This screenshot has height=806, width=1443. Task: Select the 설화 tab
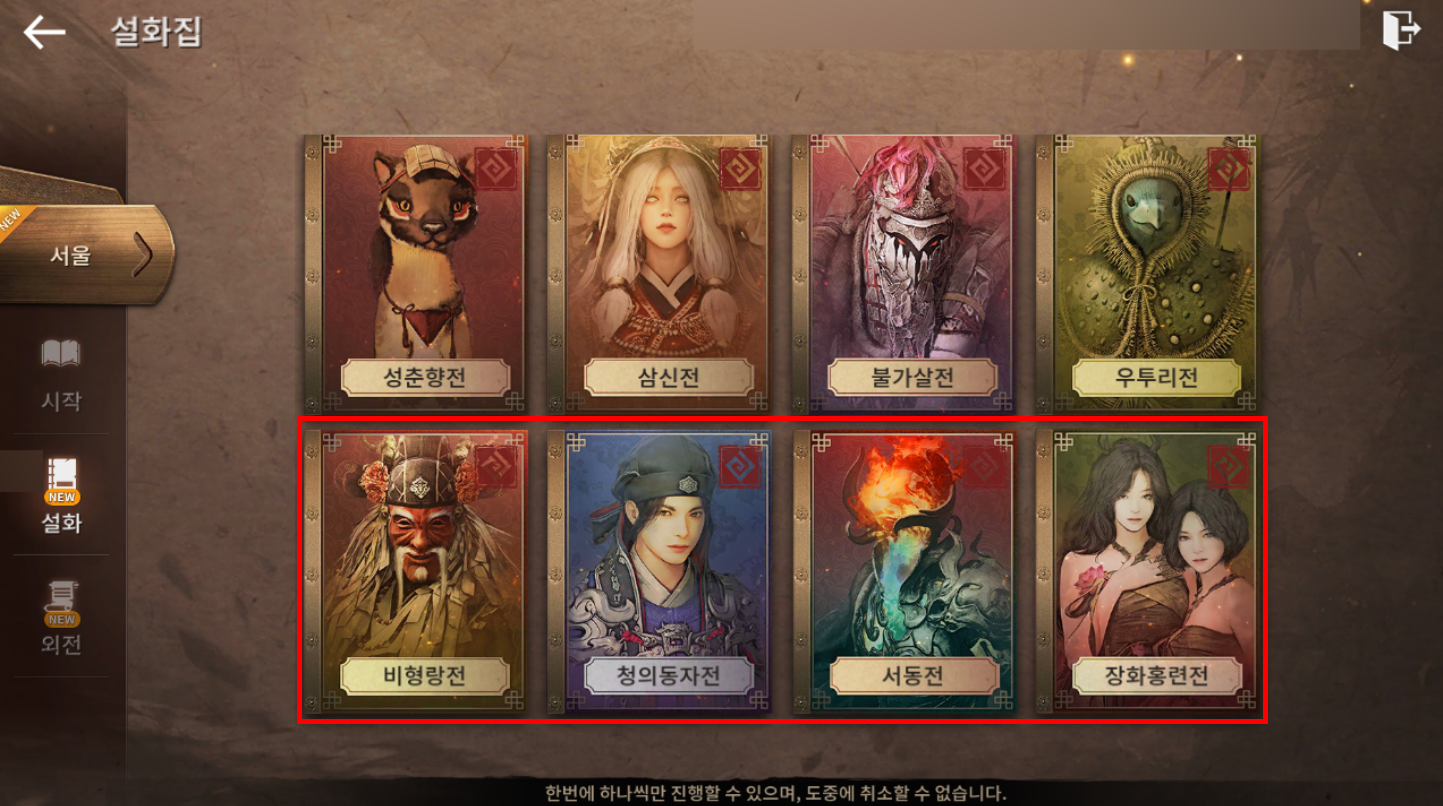pyautogui.click(x=61, y=495)
